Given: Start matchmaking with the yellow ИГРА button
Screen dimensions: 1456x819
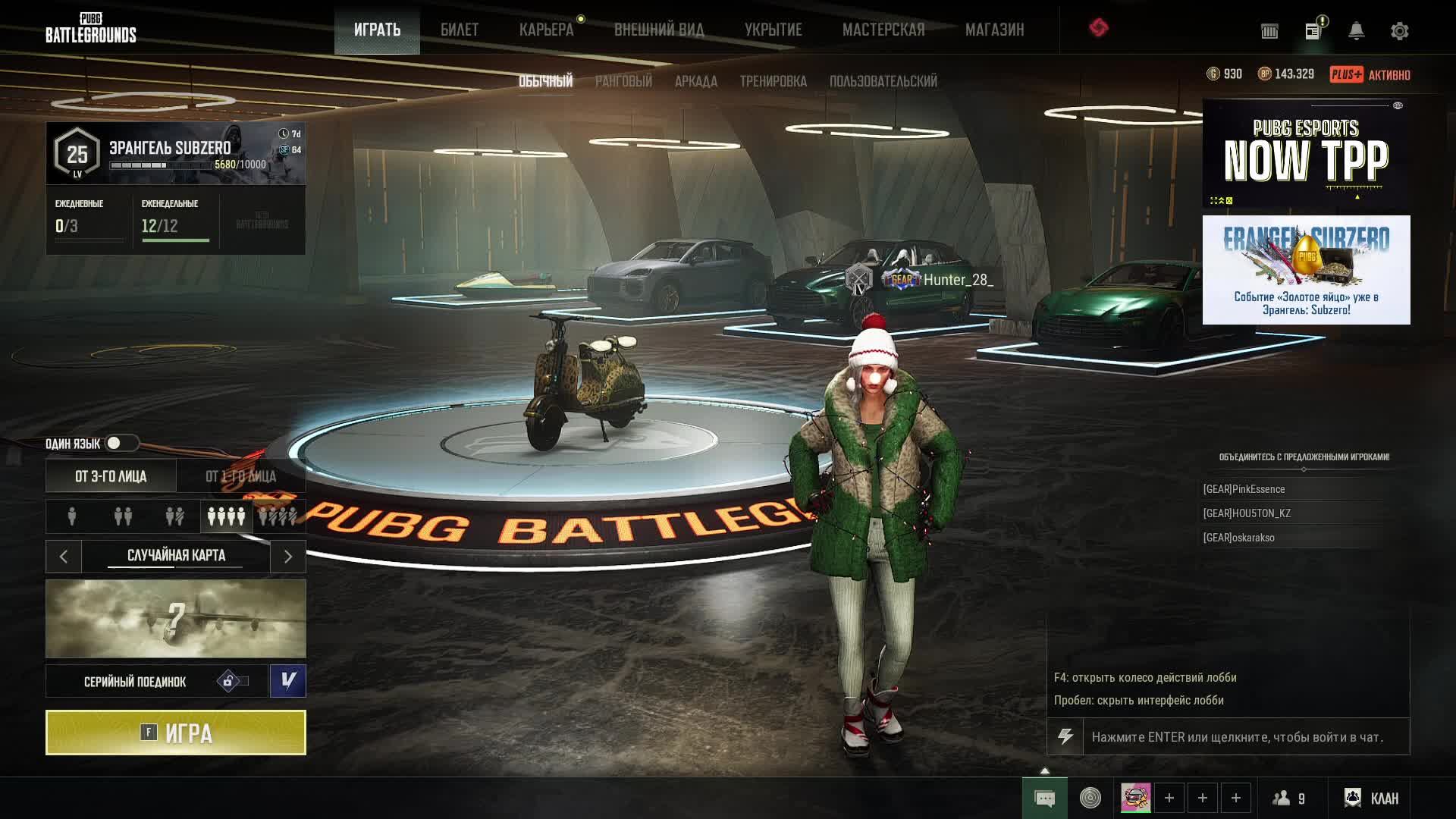Looking at the screenshot, I should point(176,733).
